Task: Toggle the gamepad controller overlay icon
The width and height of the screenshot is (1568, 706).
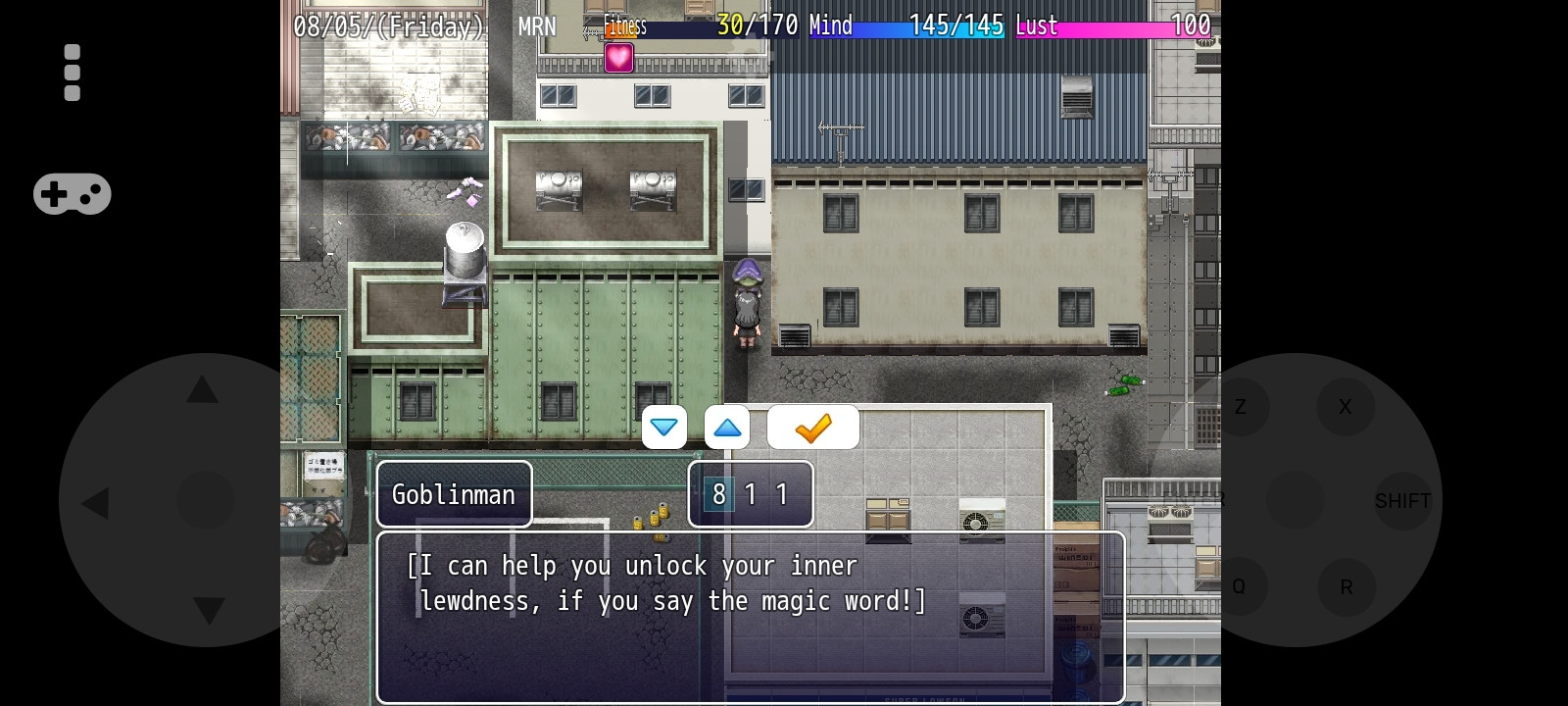Action: (73, 194)
